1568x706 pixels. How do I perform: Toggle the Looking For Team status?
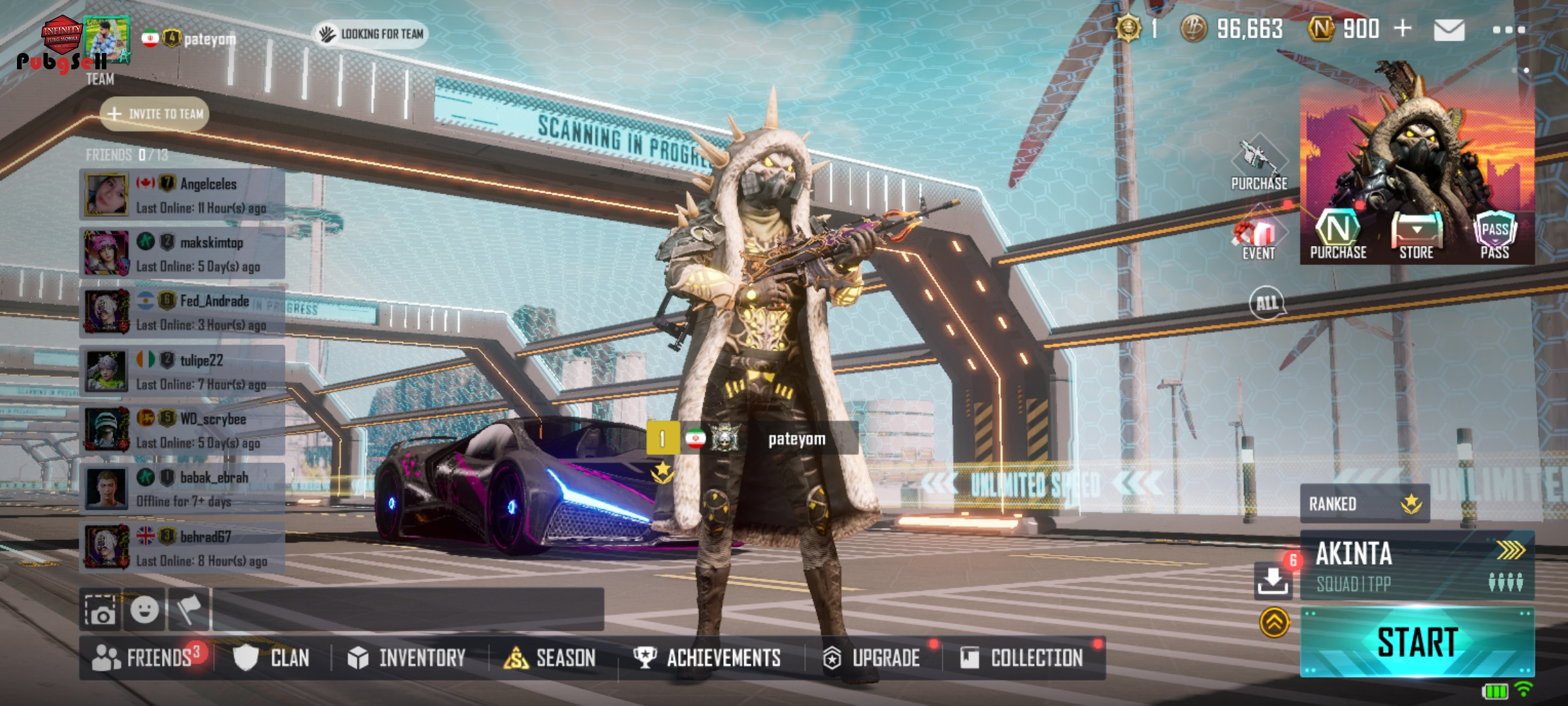(371, 34)
